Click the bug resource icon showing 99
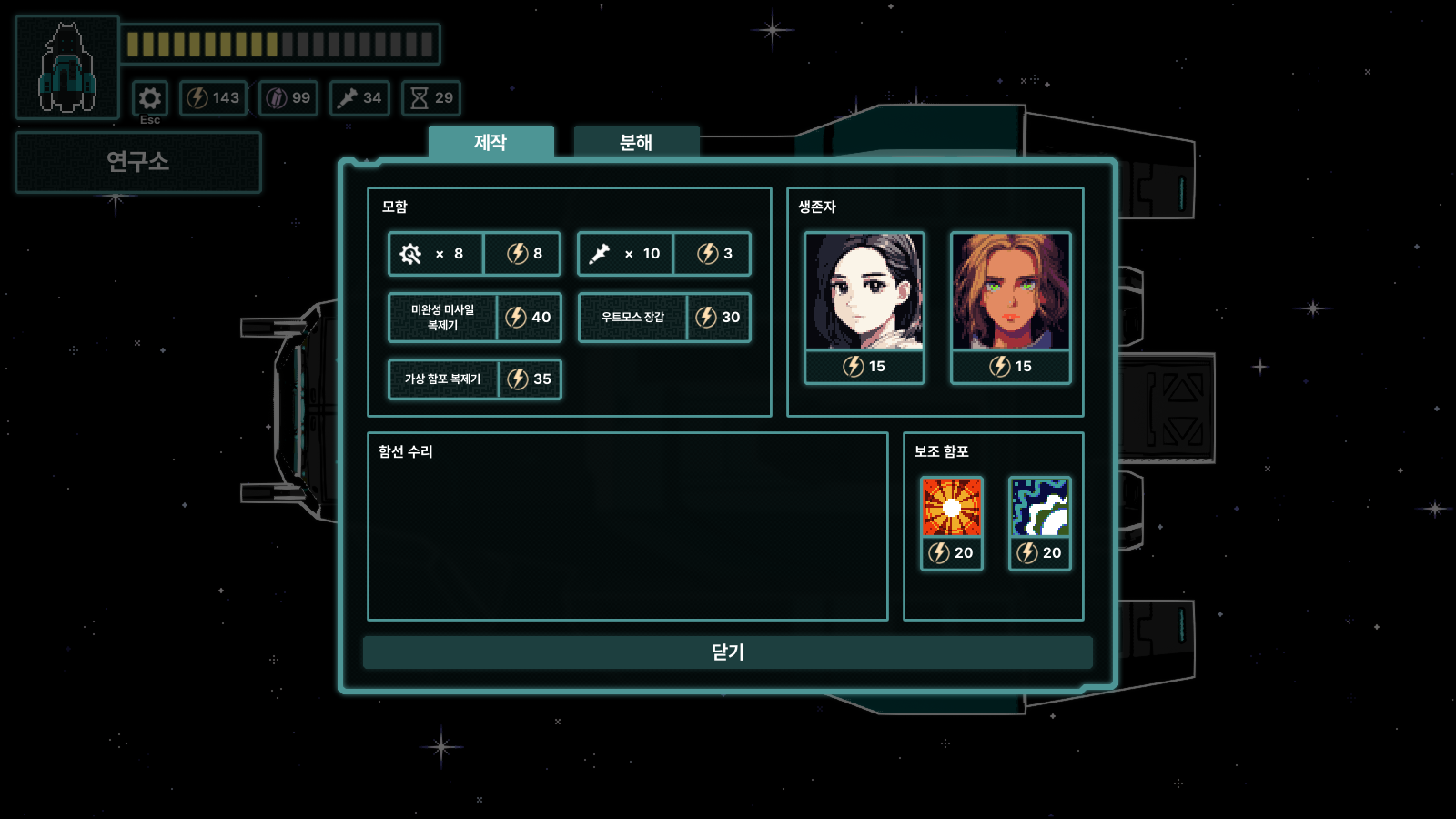The image size is (1456, 819). coord(288,98)
